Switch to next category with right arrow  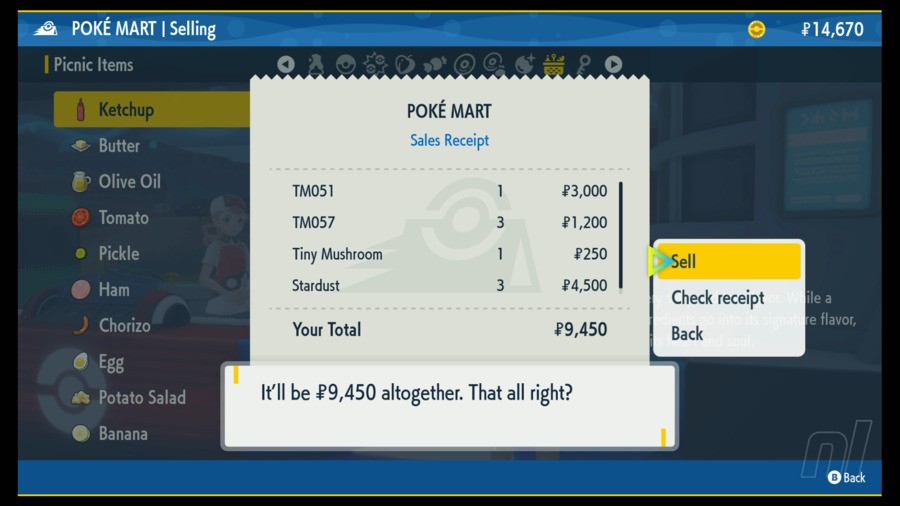point(613,65)
